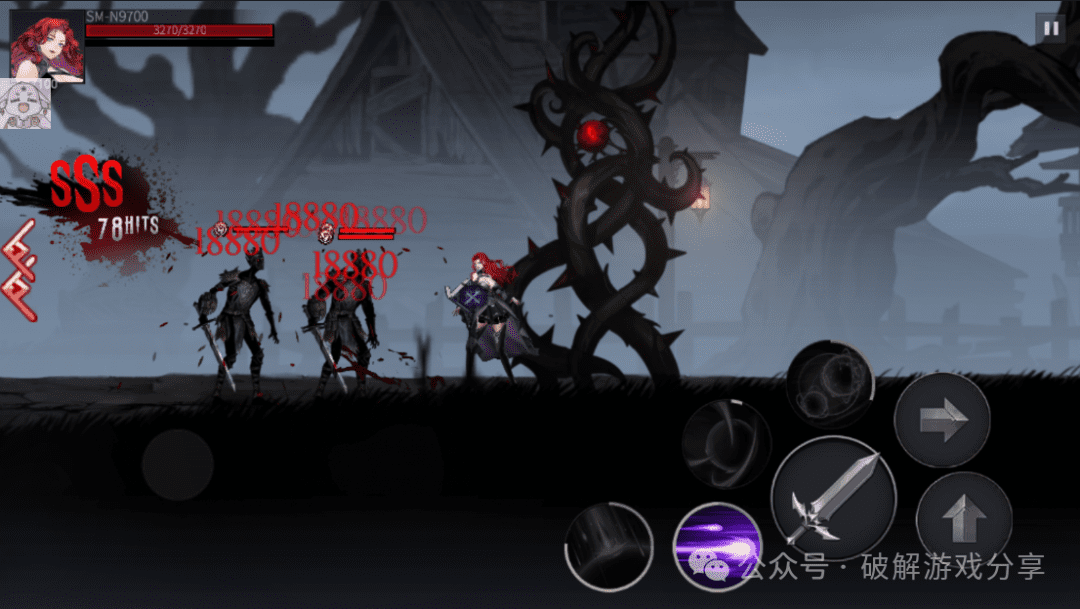The width and height of the screenshot is (1080, 609).
Task: Trigger the magic rings skill
Action: [x=829, y=387]
